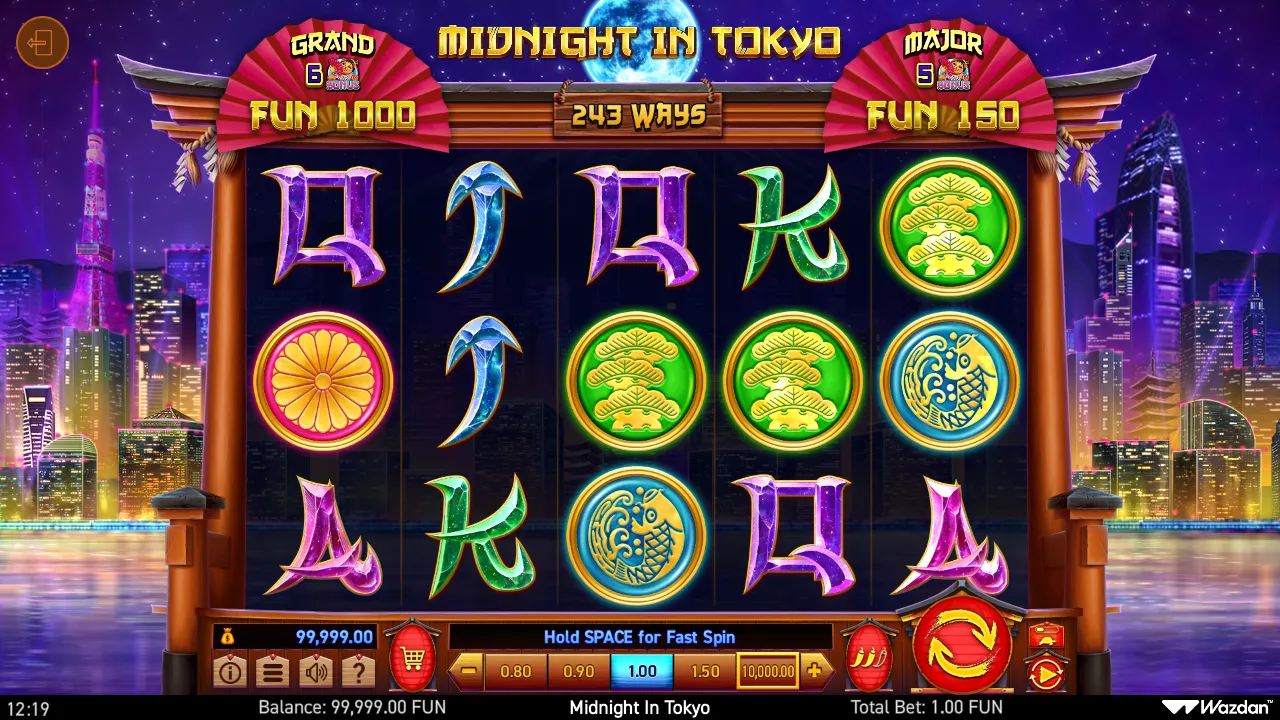View game rules via the i icon
The image size is (1280, 720).
click(230, 672)
